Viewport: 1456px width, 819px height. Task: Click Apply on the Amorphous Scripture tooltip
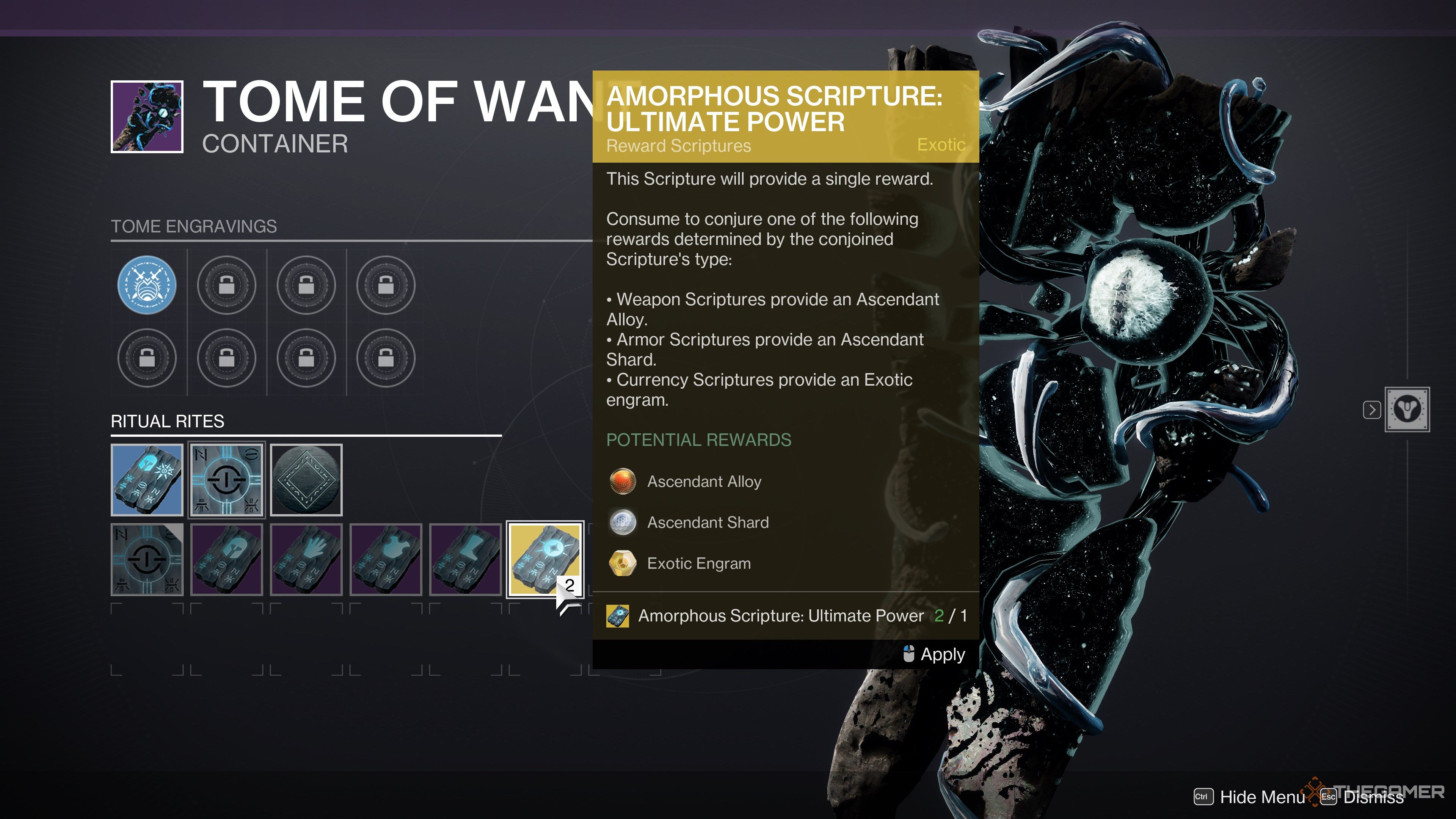940,654
